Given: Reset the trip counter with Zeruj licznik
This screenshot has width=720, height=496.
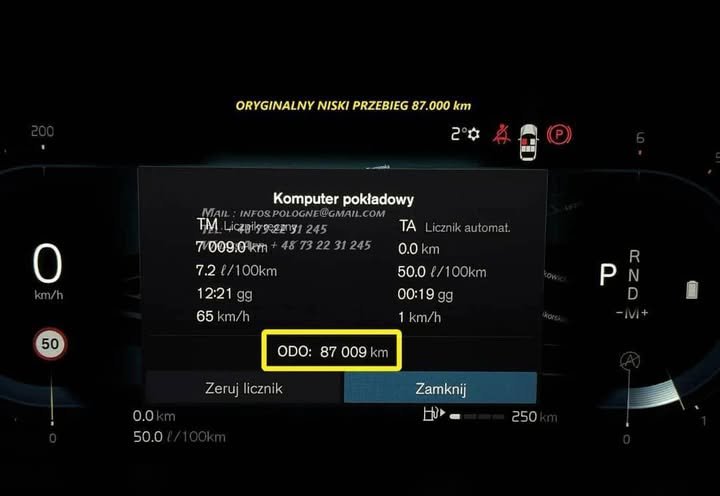Looking at the screenshot, I should click(244, 388).
